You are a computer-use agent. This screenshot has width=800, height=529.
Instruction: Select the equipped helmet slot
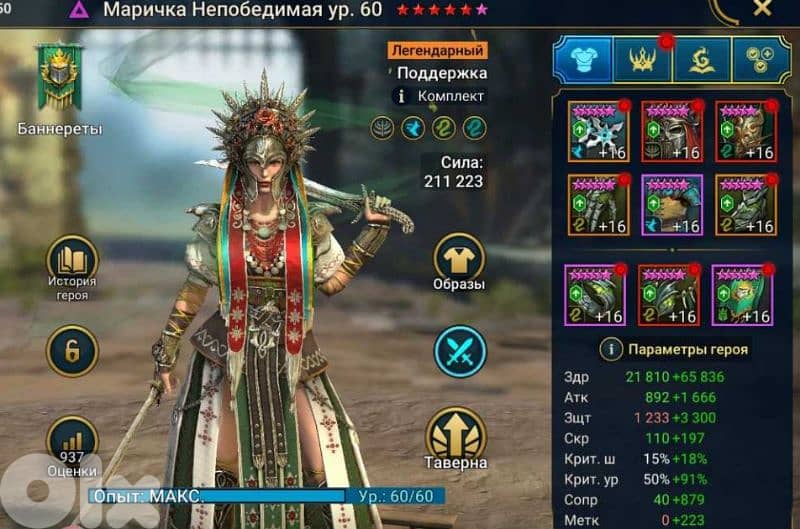pyautogui.click(x=672, y=131)
